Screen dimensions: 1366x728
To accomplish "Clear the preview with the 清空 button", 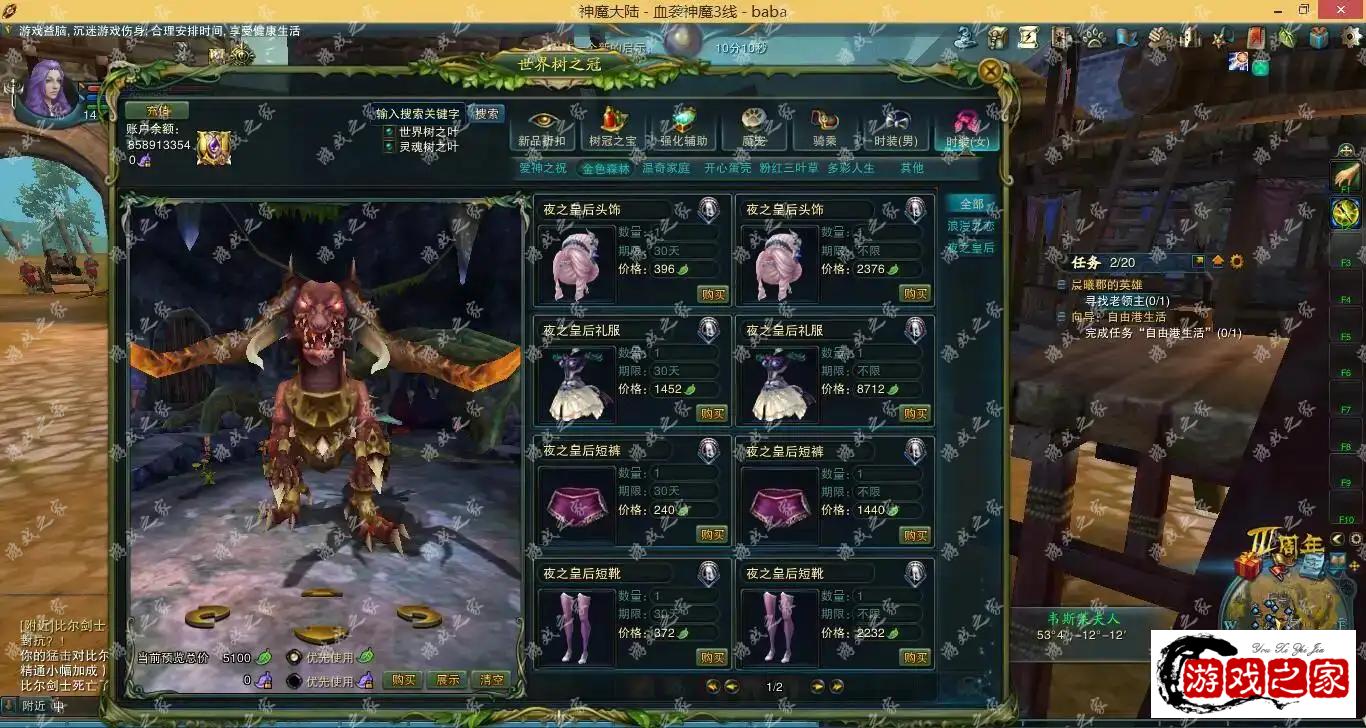I will (x=490, y=680).
